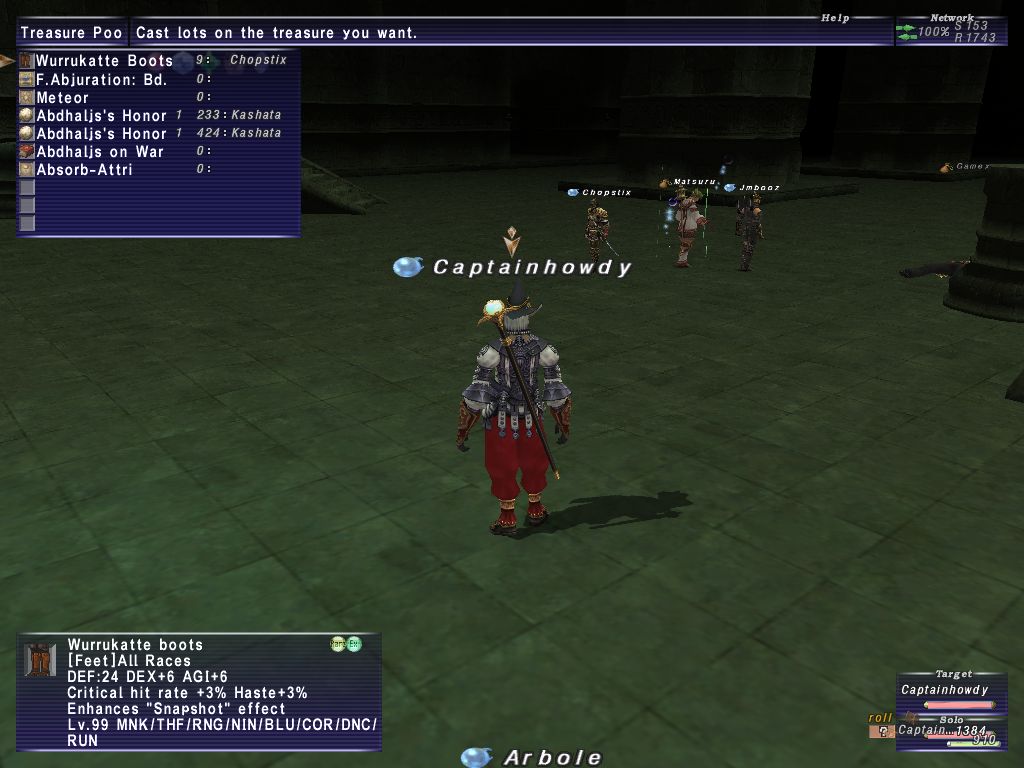
Task: Select the Meteor scroll in the treasure list
Action: (62, 98)
